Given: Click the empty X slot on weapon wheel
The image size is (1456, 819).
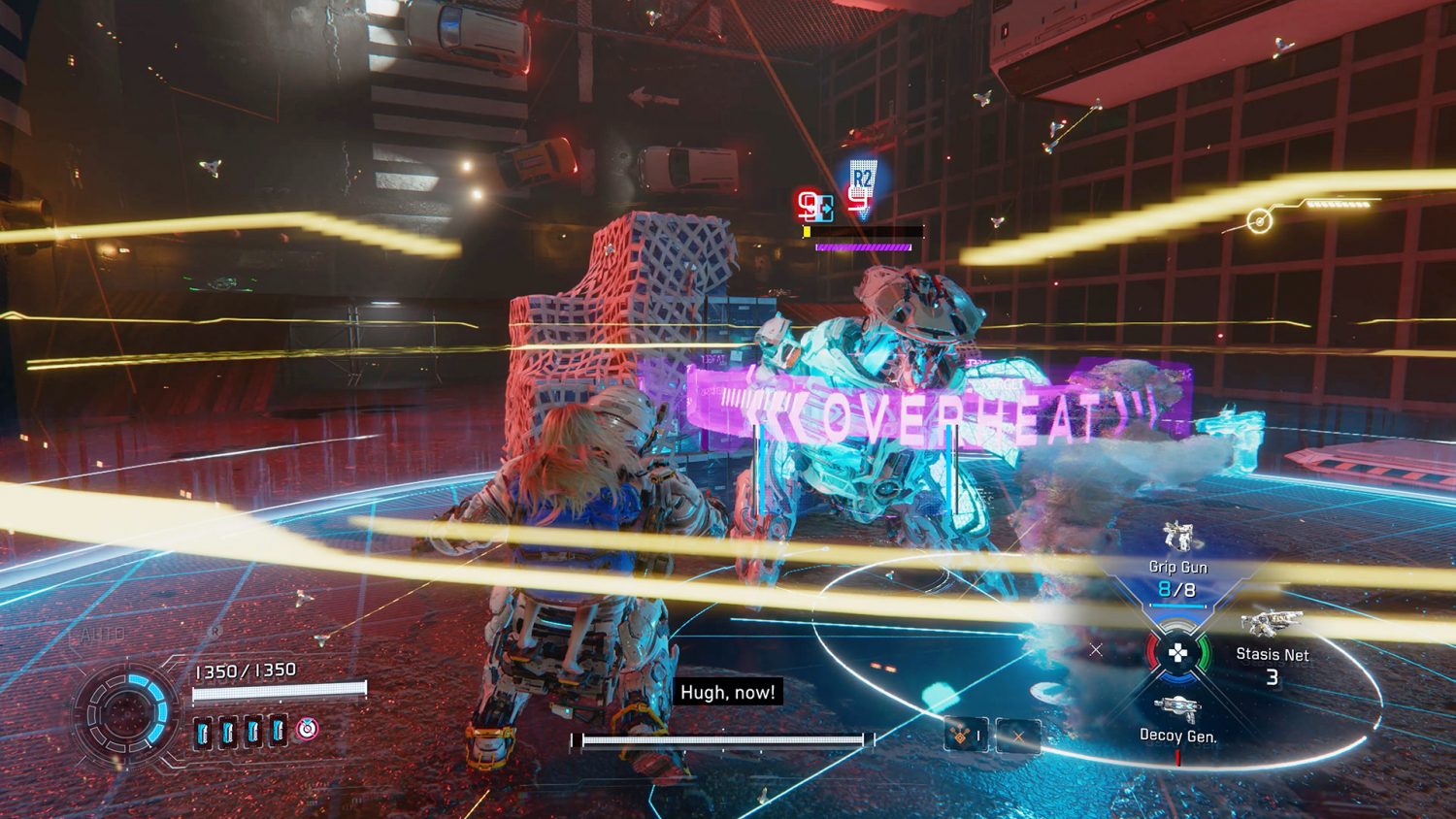Looking at the screenshot, I should pyautogui.click(x=1096, y=649).
